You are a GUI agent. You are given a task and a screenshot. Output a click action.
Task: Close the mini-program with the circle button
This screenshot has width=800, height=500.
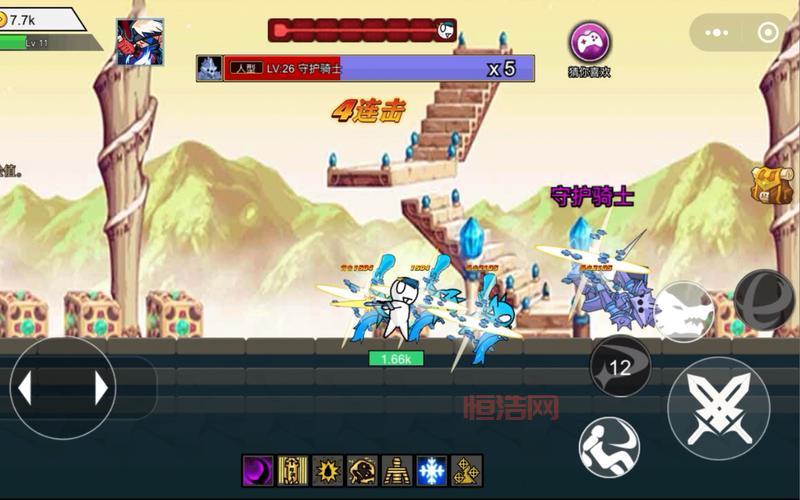tap(768, 32)
